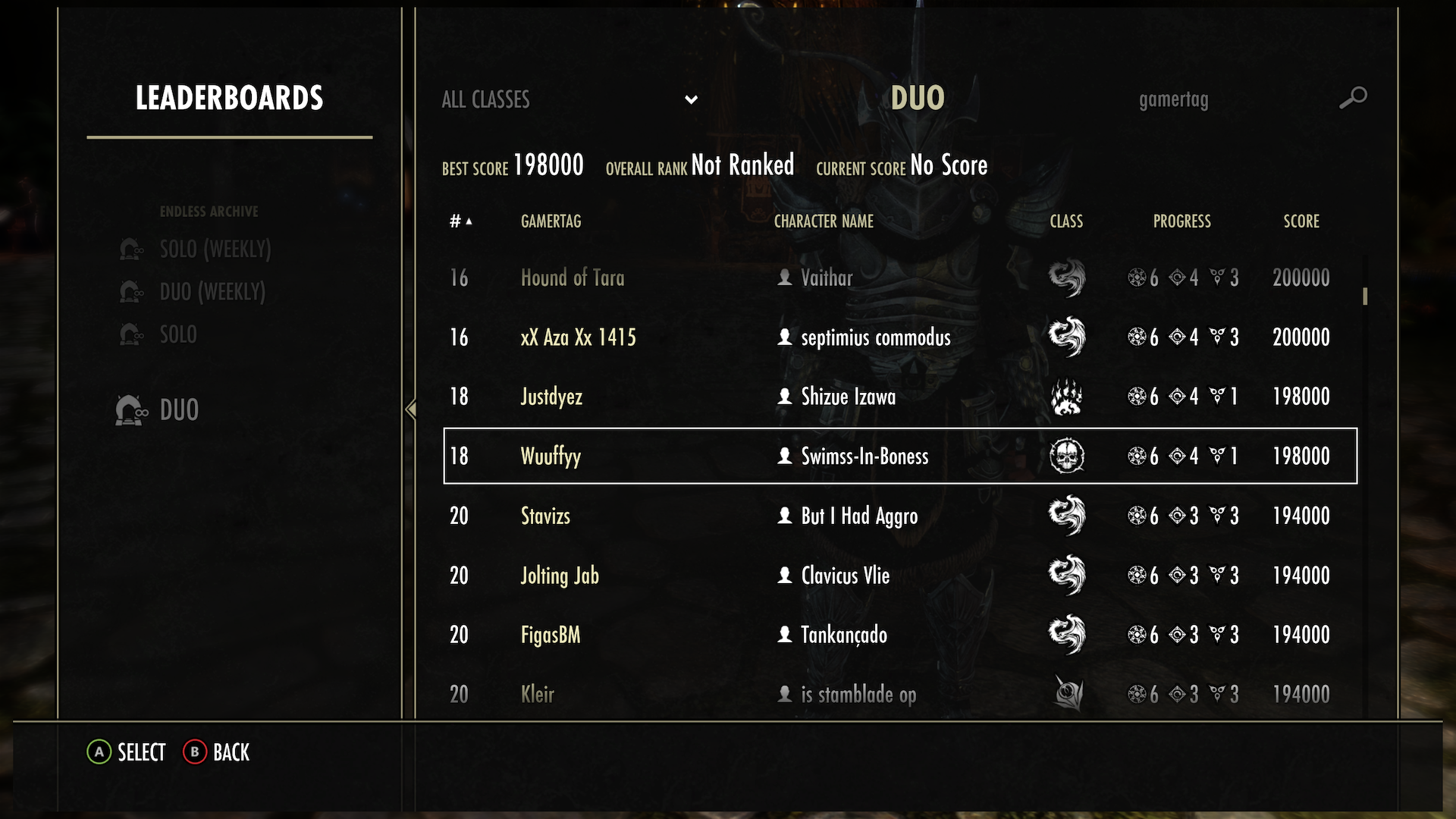Viewport: 1456px width, 819px height.
Task: Collapse the leaderboards sidebar with the chevron
Action: click(x=410, y=409)
